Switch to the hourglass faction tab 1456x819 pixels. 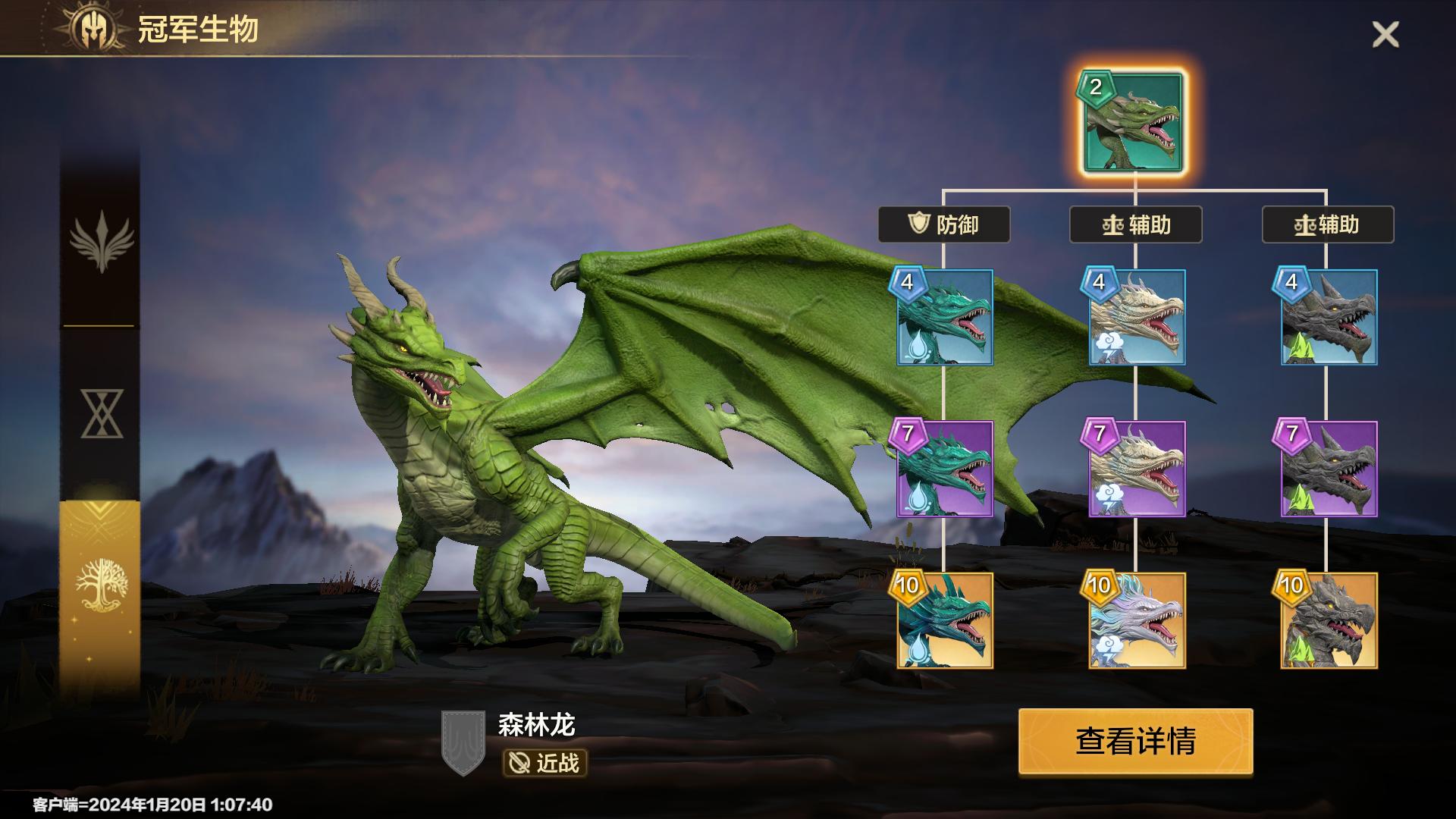pos(101,413)
